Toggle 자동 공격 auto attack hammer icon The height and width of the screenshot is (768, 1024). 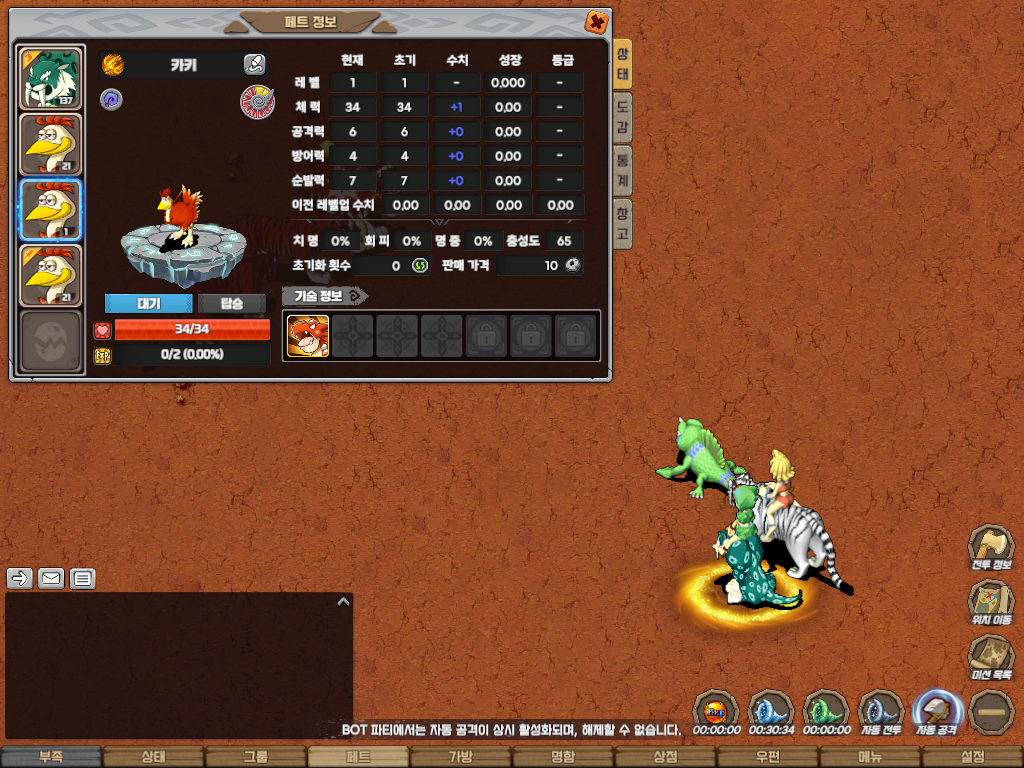(x=936, y=710)
